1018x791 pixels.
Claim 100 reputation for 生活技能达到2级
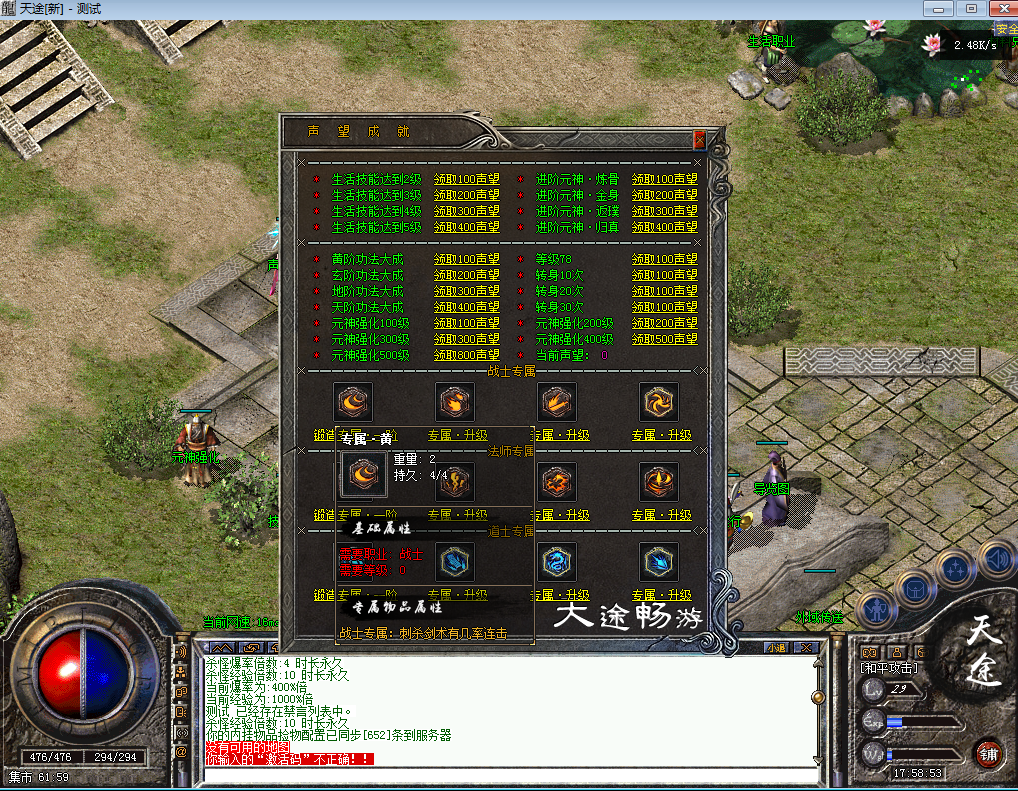tap(466, 180)
